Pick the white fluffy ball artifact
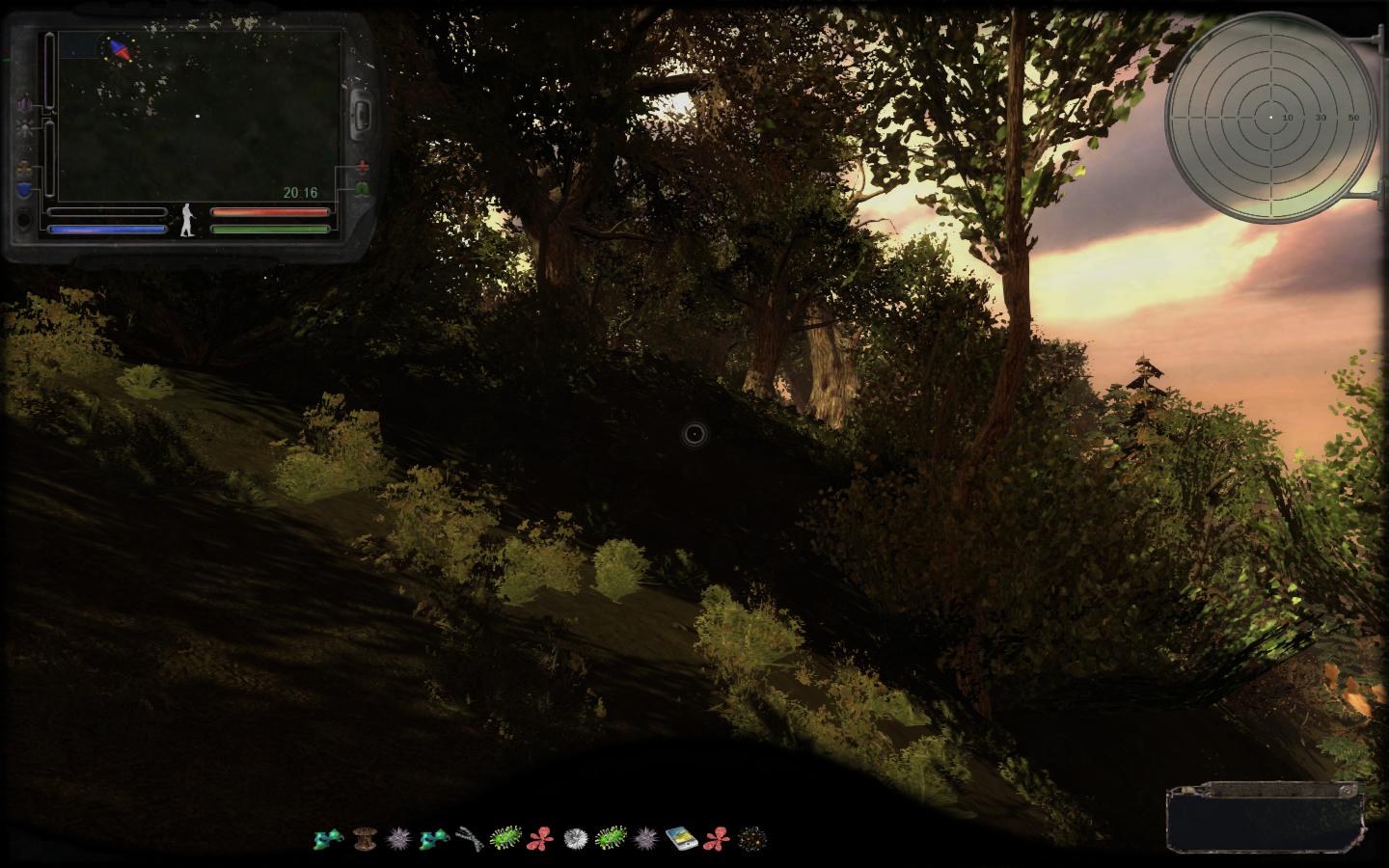Screen dimensions: 1389x868 point(576,838)
